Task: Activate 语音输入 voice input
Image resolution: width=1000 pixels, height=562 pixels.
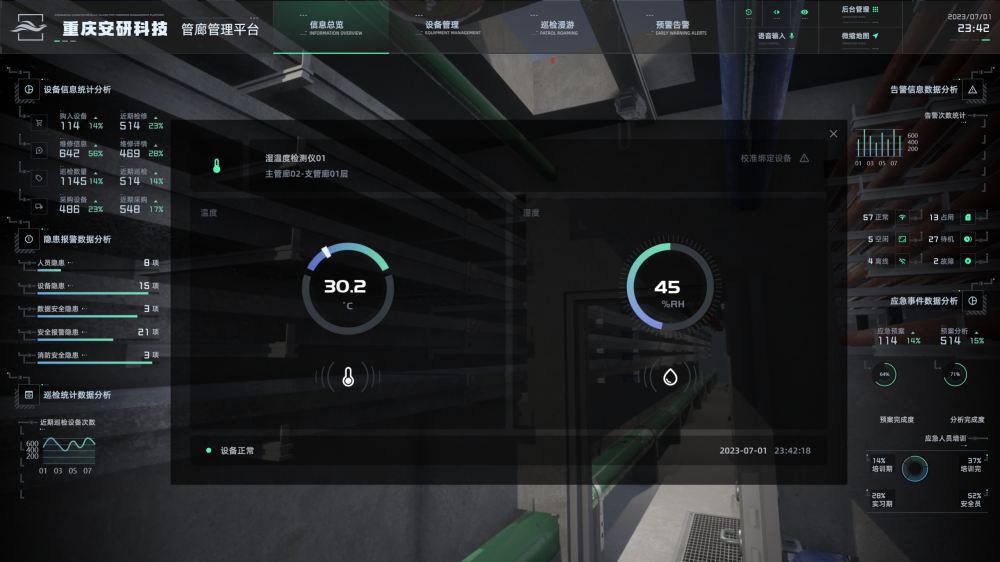Action: 776,36
